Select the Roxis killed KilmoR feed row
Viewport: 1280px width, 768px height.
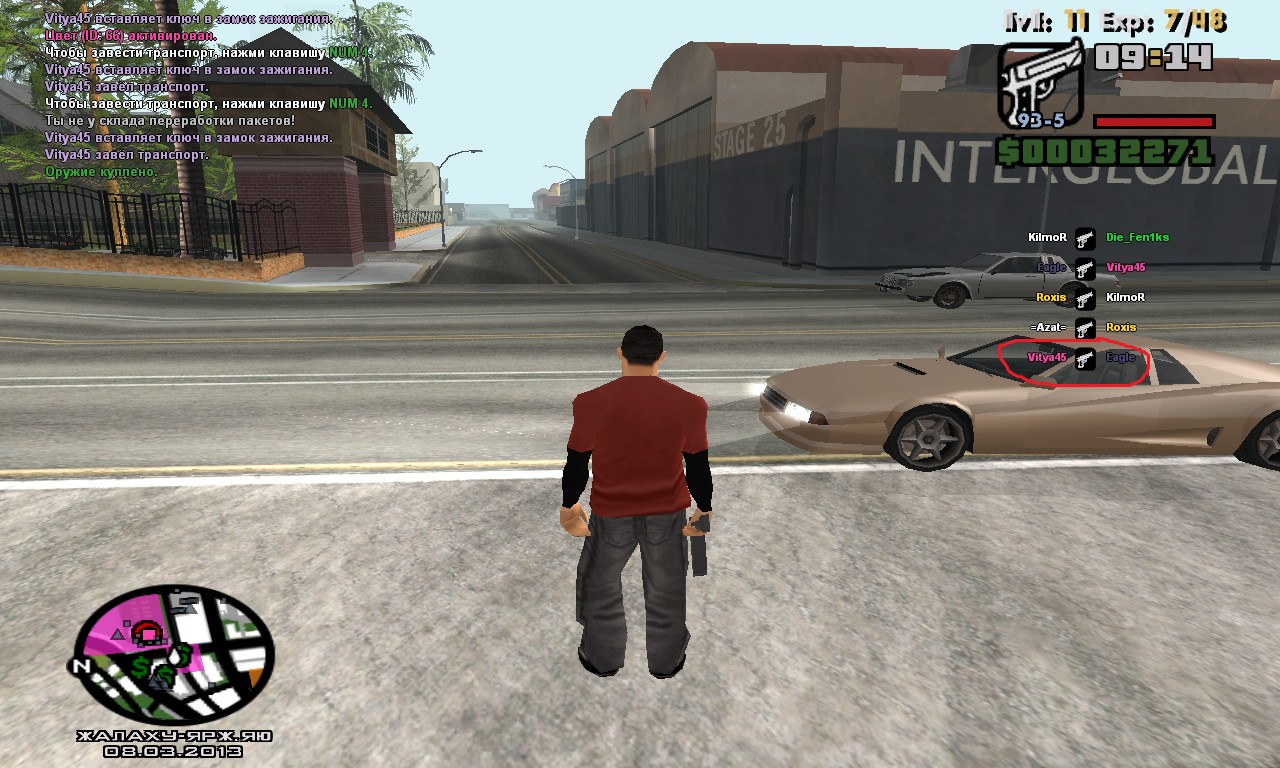(x=1086, y=298)
